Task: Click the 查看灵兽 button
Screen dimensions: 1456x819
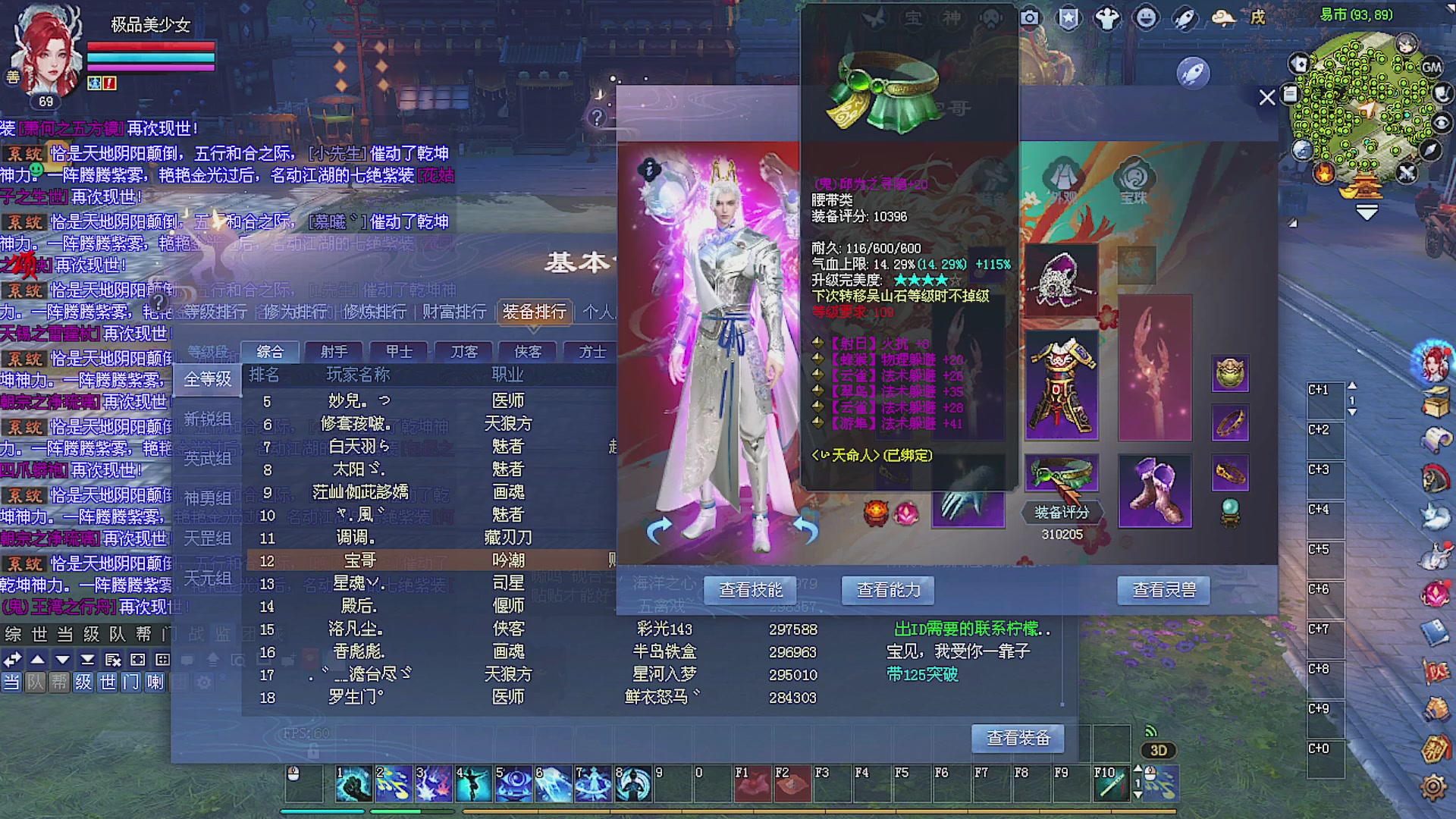Action: tap(1165, 590)
